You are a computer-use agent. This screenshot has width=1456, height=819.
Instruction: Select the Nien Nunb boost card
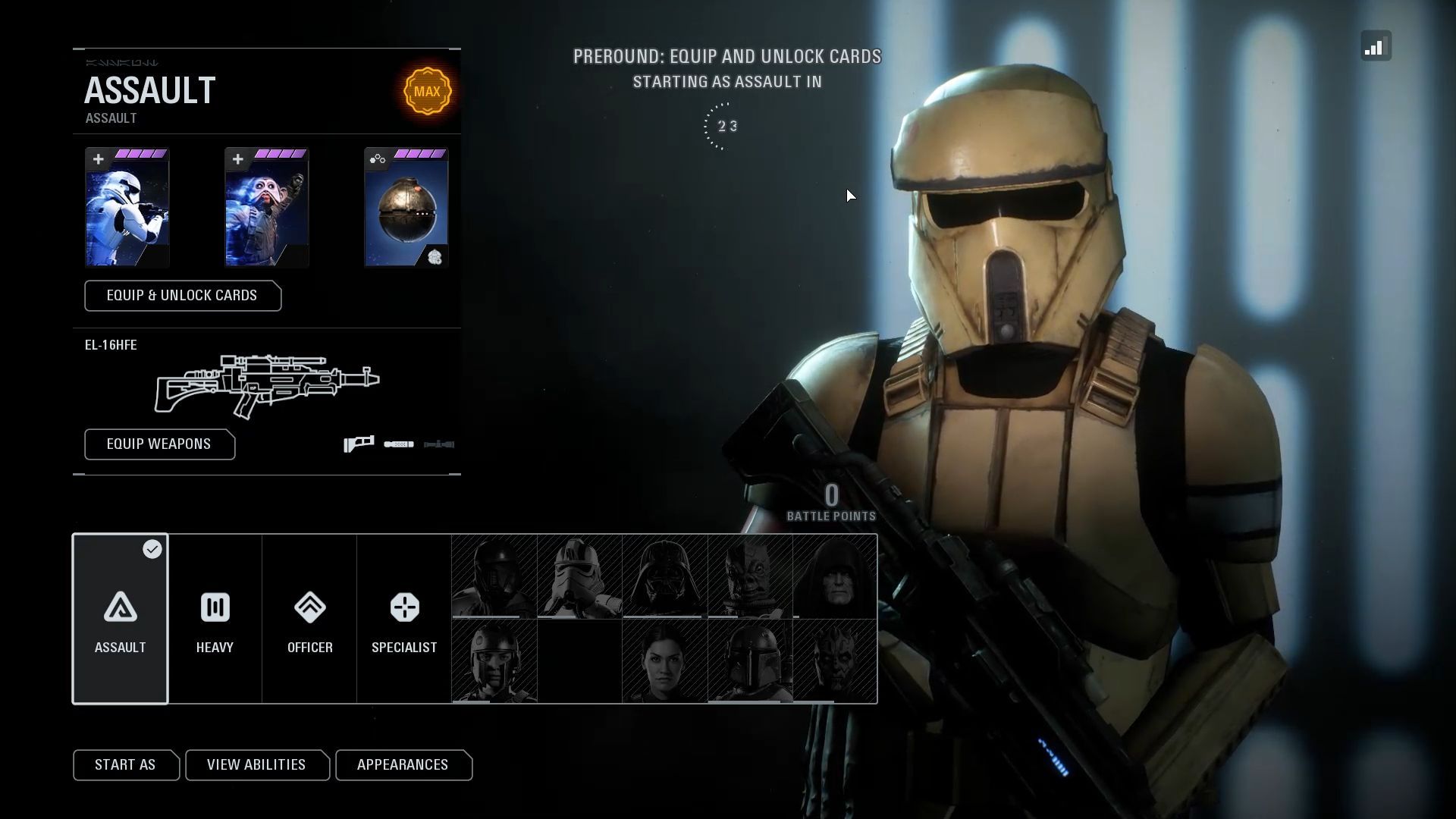tap(266, 208)
